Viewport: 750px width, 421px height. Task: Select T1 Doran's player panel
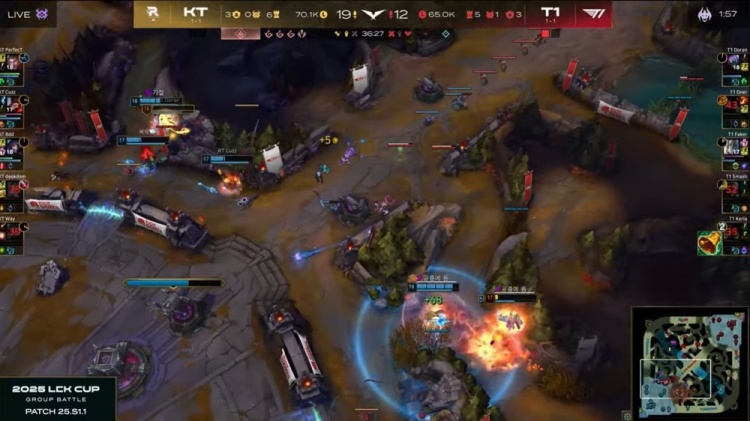pyautogui.click(x=735, y=62)
